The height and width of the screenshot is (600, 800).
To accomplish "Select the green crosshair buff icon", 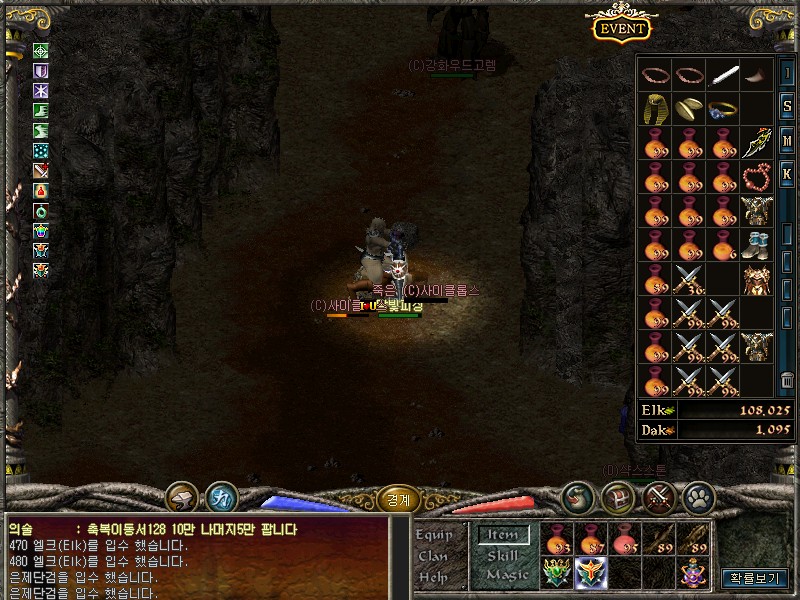I will point(41,51).
